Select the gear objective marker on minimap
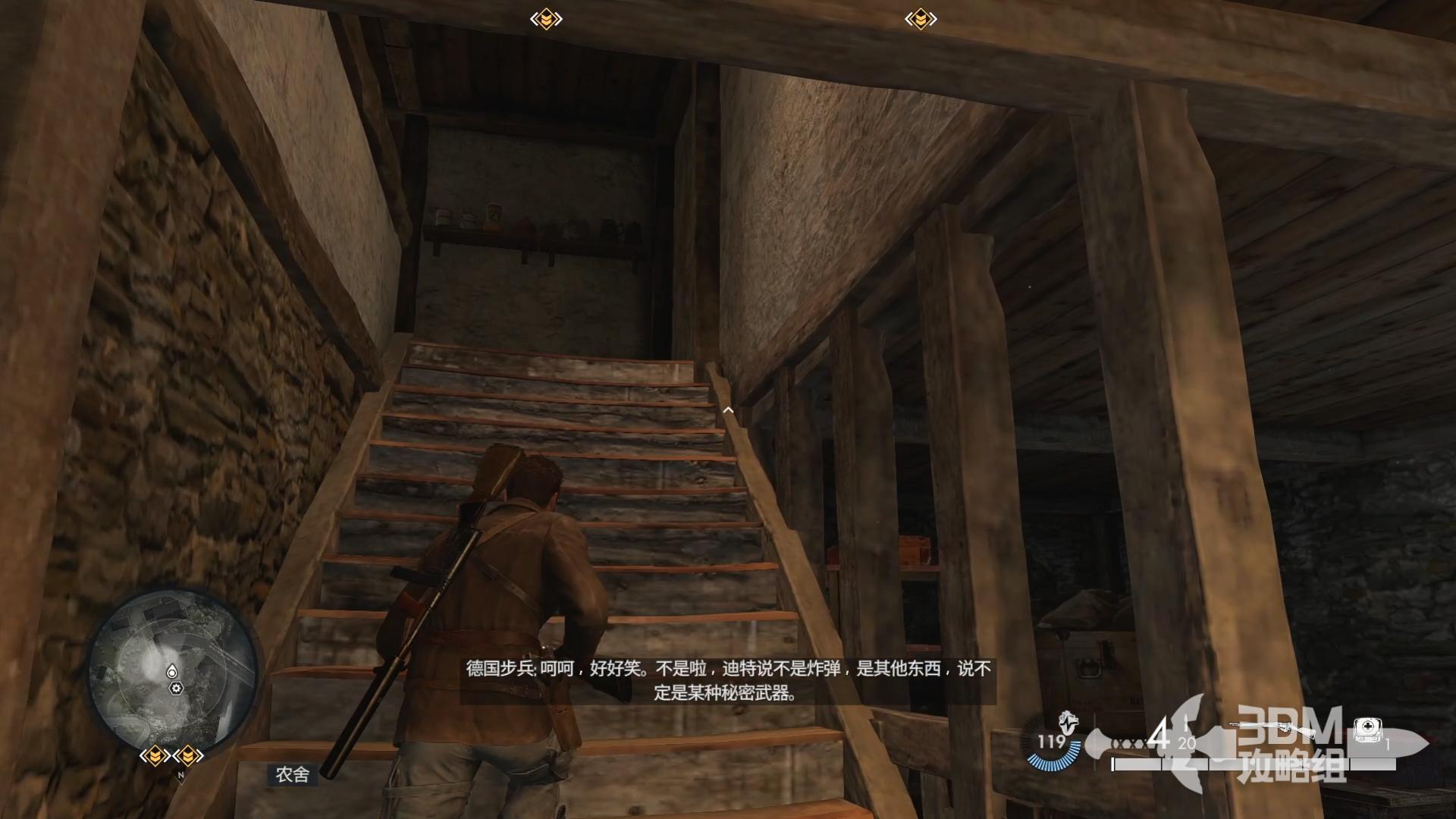 [x=177, y=689]
